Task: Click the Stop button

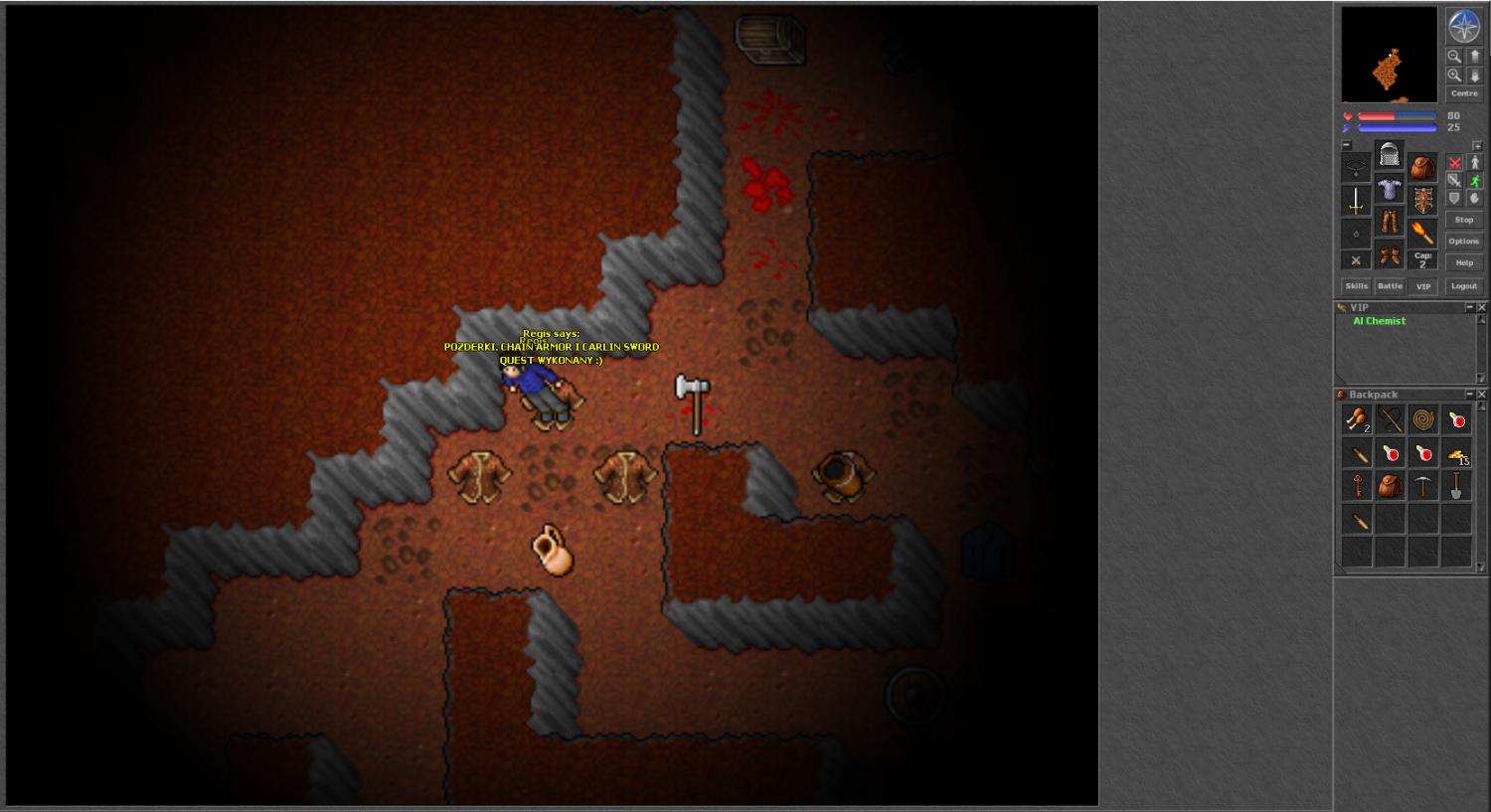Action: 1463,221
